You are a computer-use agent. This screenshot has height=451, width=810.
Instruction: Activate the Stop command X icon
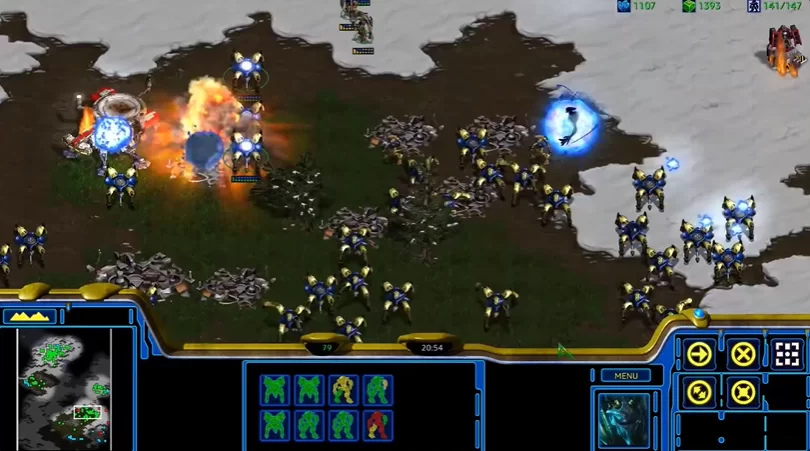point(743,354)
